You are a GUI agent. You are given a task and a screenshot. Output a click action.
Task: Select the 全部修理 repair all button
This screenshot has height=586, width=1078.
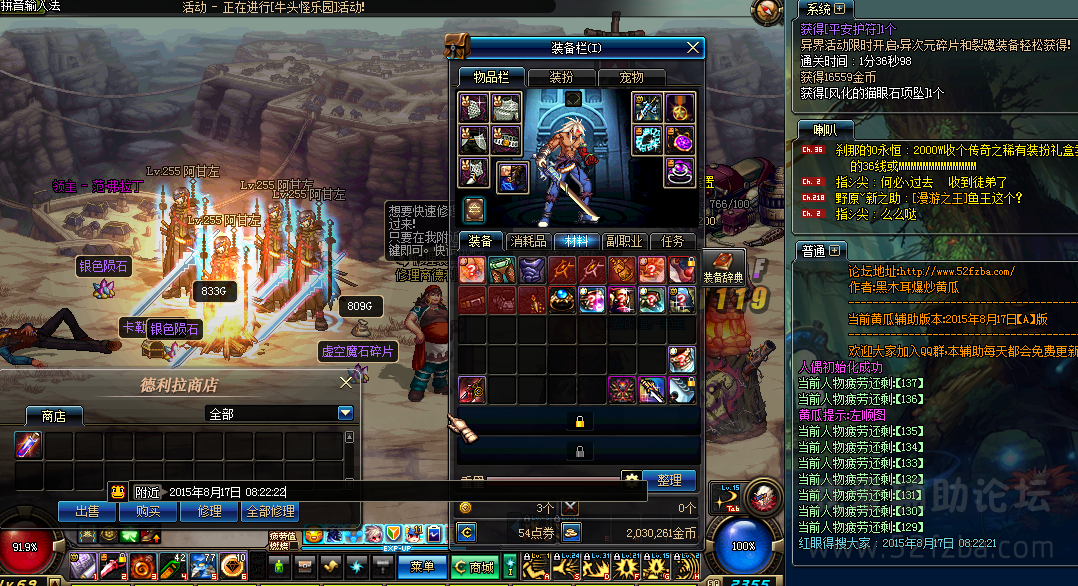[x=270, y=511]
